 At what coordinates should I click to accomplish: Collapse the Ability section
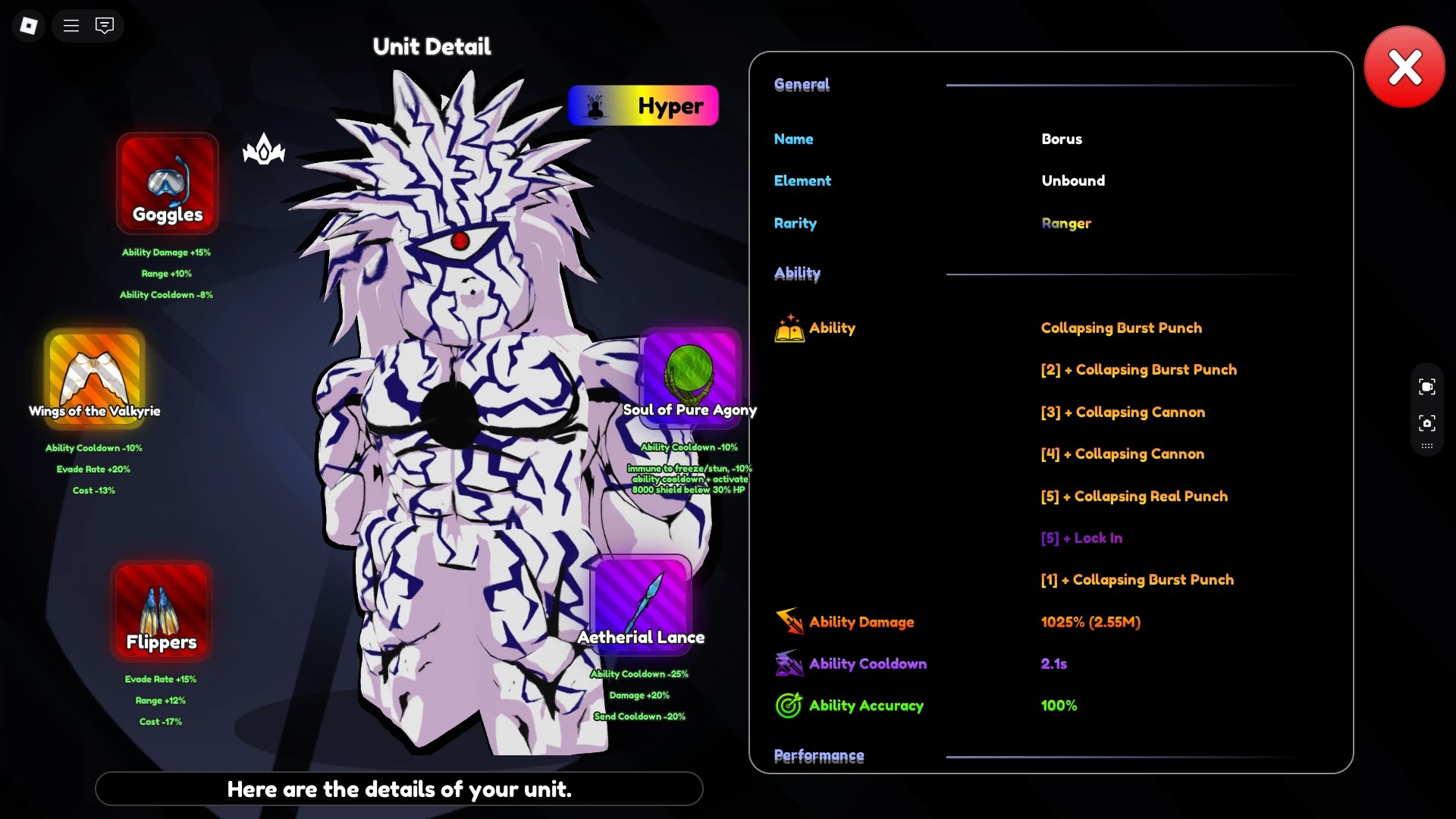pyautogui.click(x=797, y=274)
